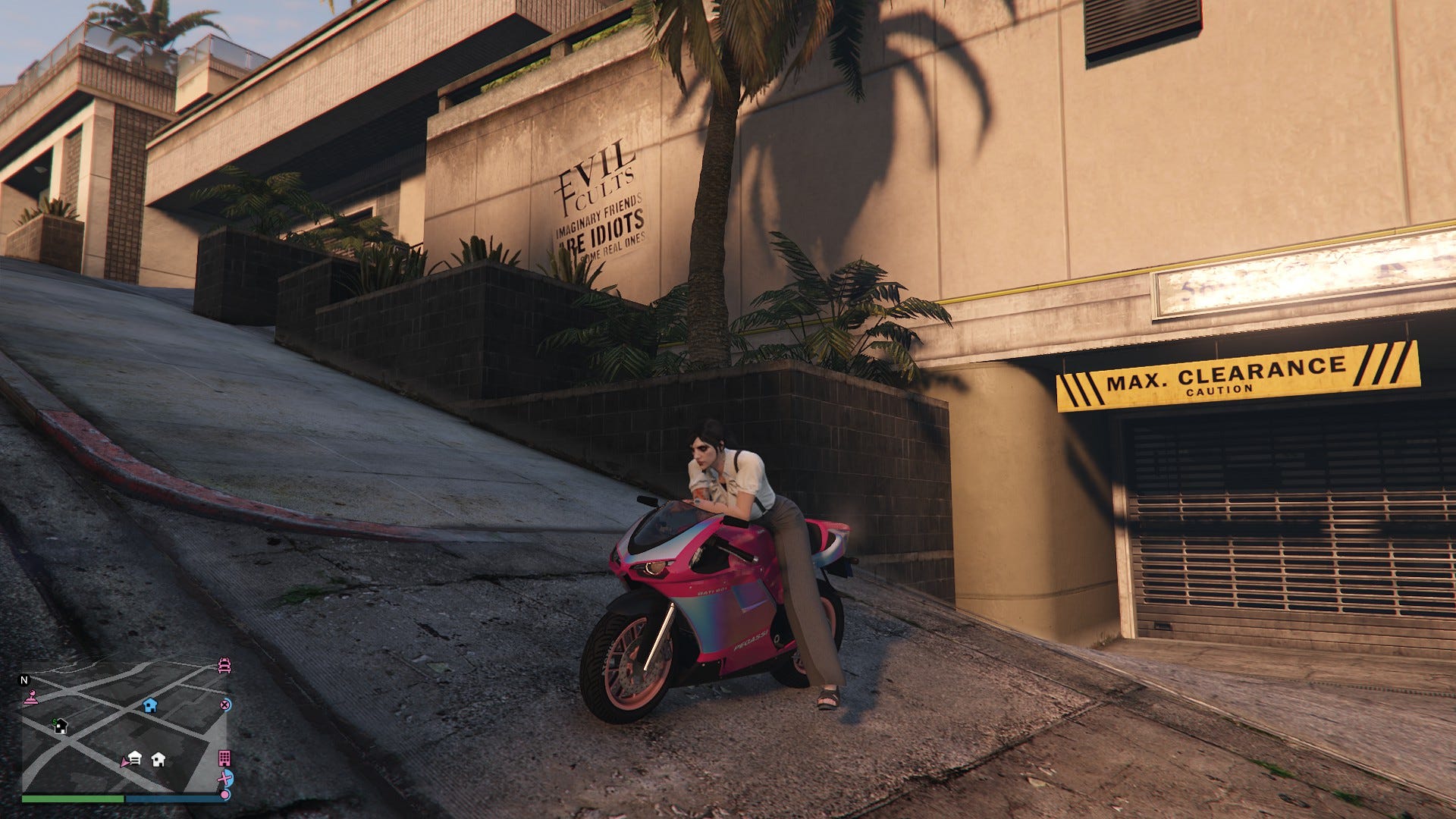Select the pink joystick arcade marker

pos(30,698)
